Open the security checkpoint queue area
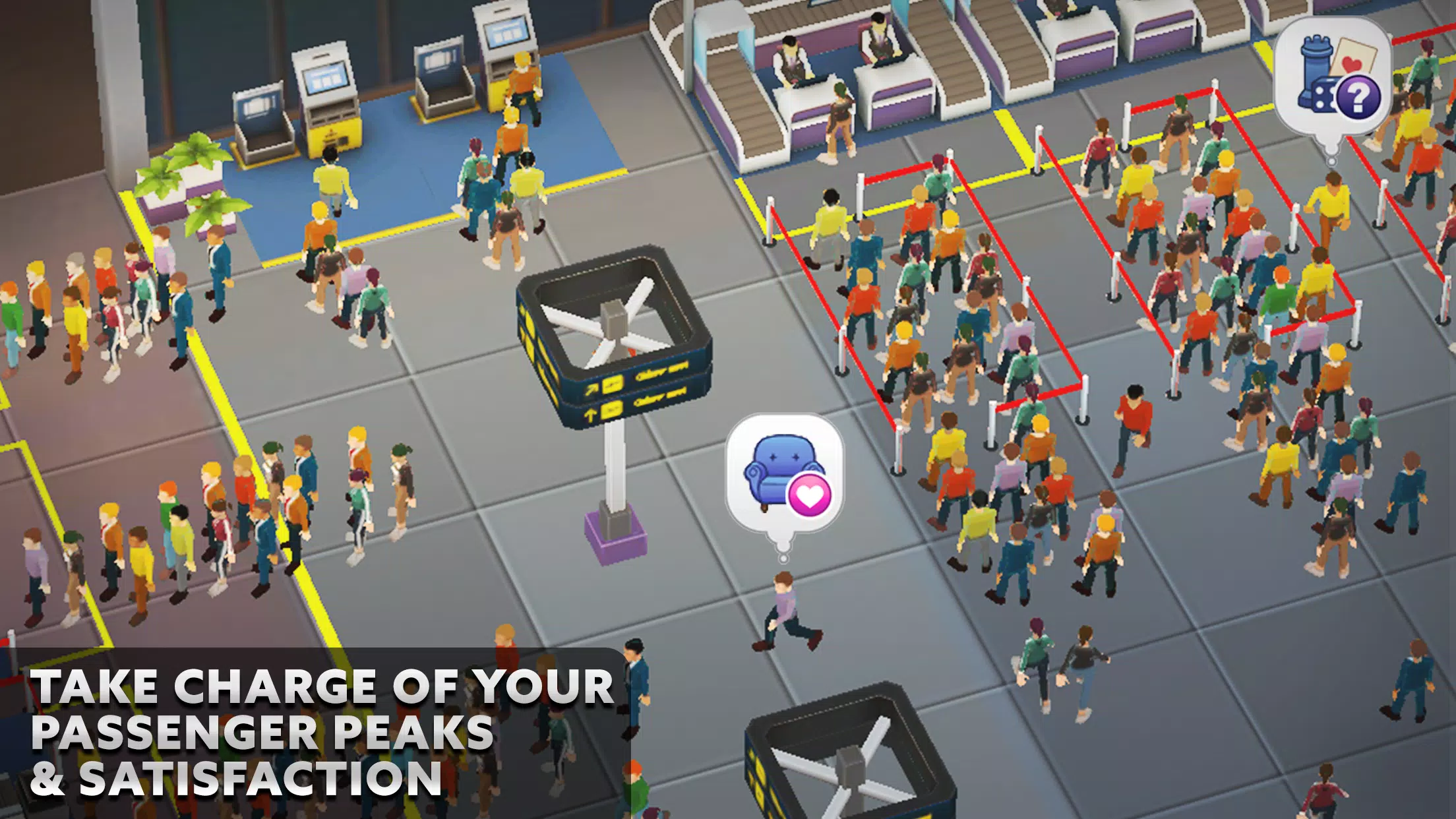 pos(1055,264)
